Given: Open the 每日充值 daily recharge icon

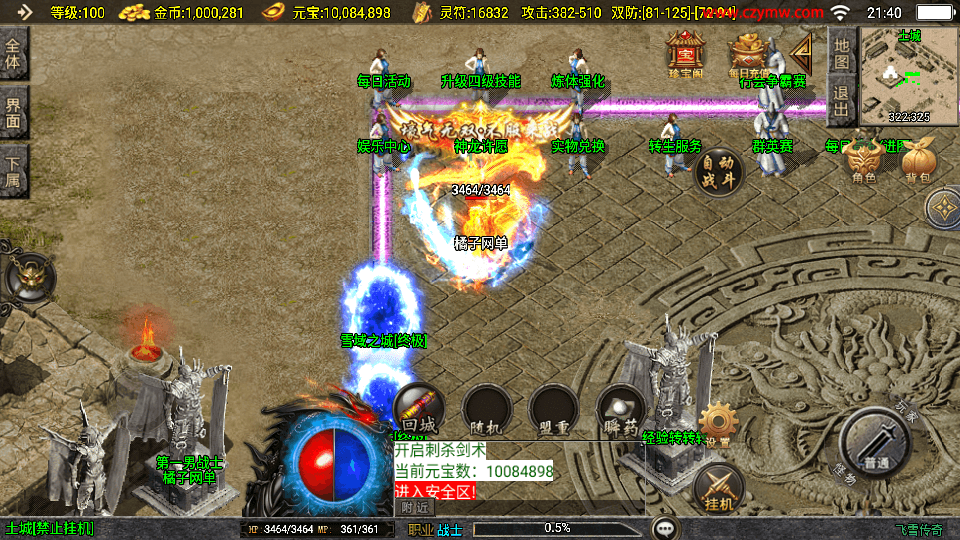Looking at the screenshot, I should (746, 53).
